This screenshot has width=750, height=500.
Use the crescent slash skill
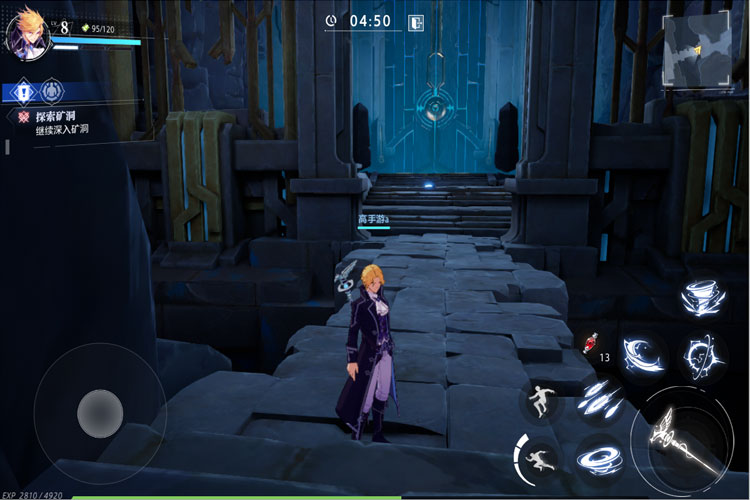coord(640,352)
